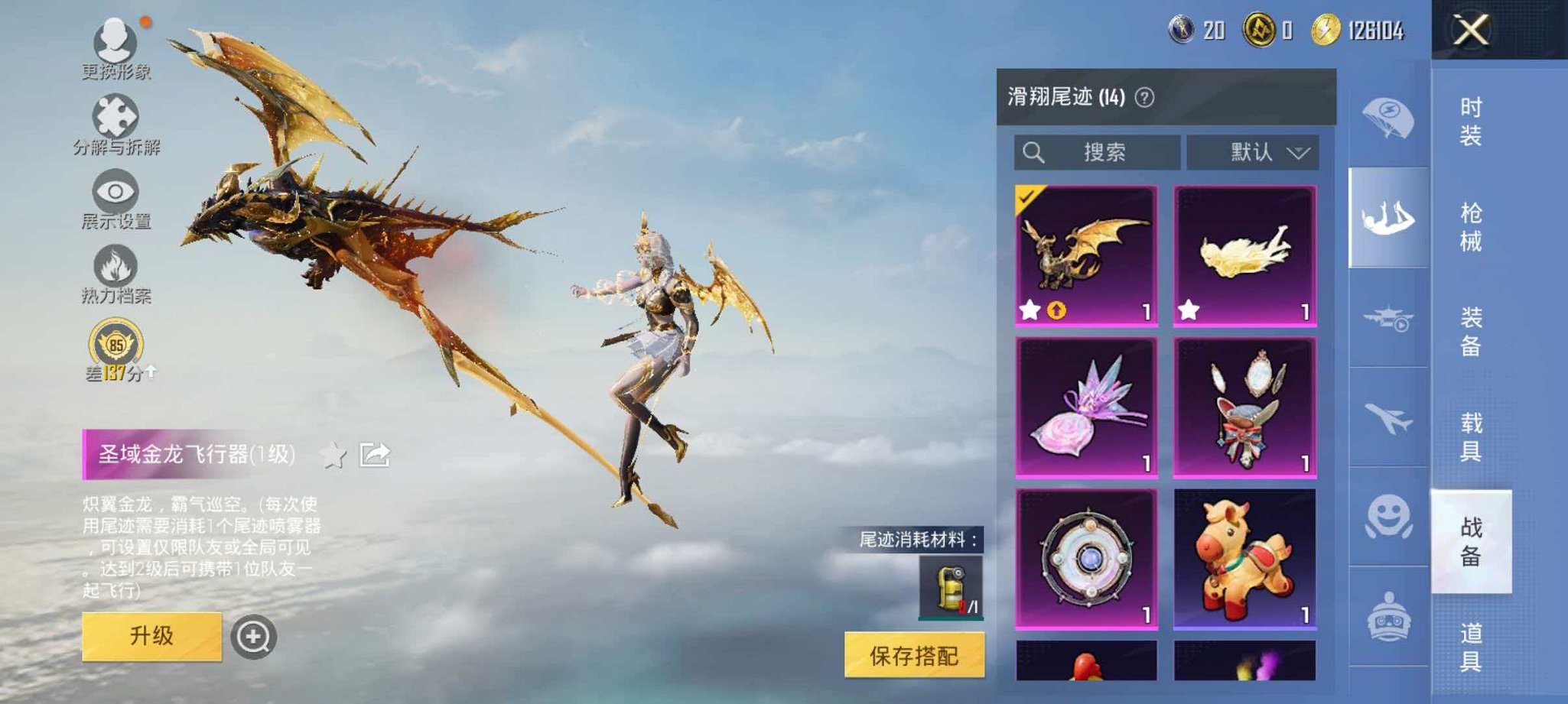Open the 默认 sorting dropdown
Screen dimensions: 1568x704
coord(1254,151)
